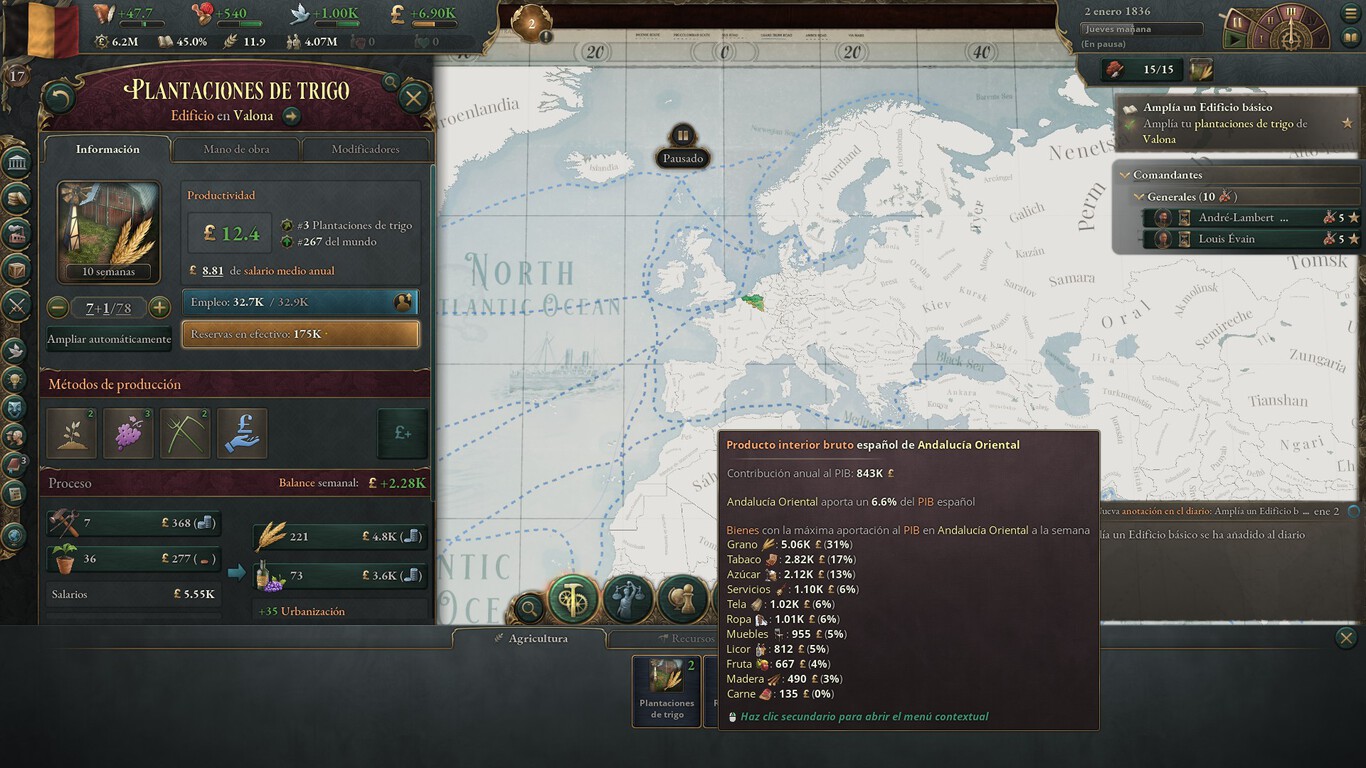Image resolution: width=1366 pixels, height=768 pixels.
Task: Select the grape production method icon
Action: pos(128,432)
